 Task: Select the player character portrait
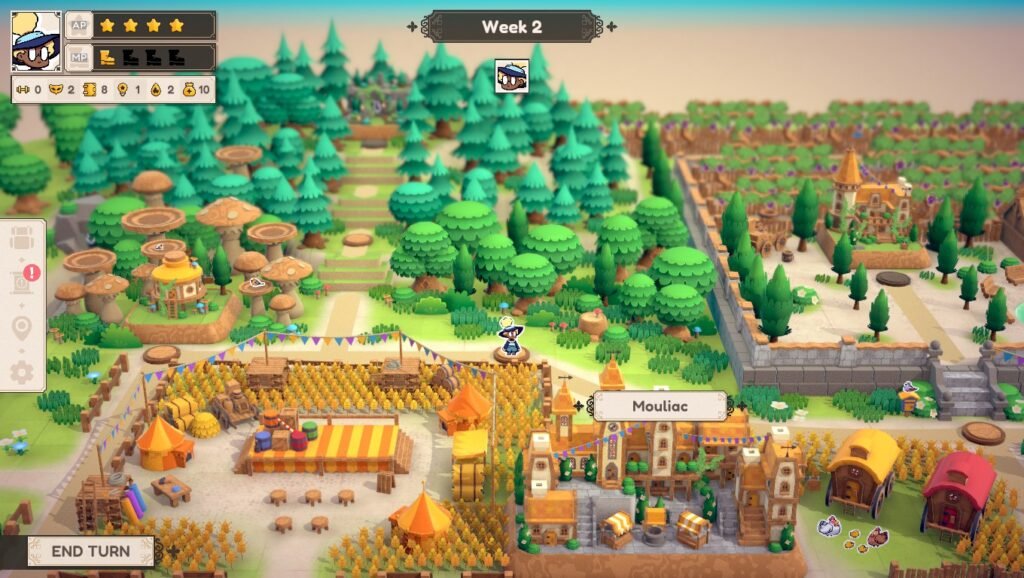(x=36, y=41)
